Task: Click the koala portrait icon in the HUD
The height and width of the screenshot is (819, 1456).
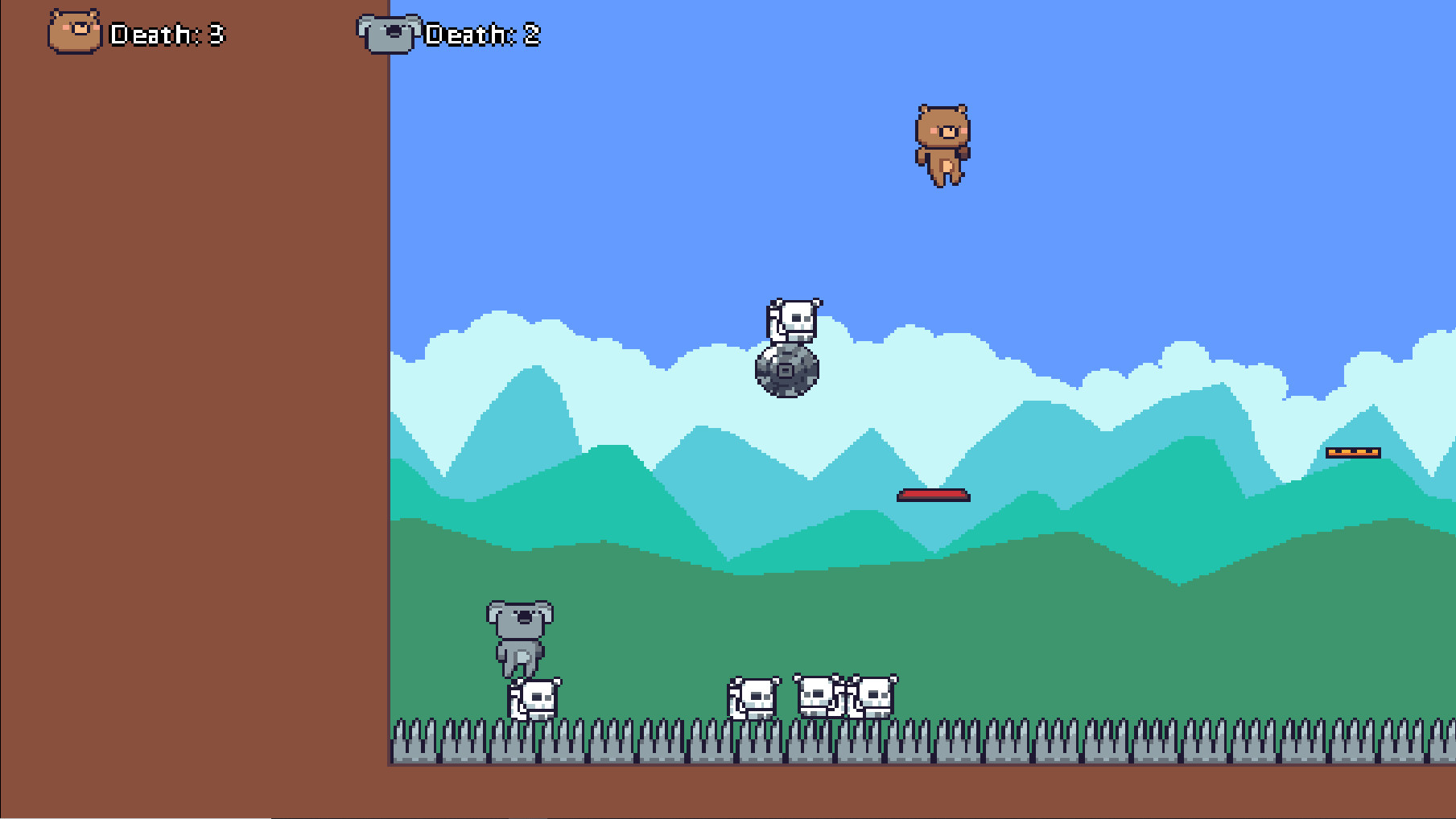Action: 390,33
